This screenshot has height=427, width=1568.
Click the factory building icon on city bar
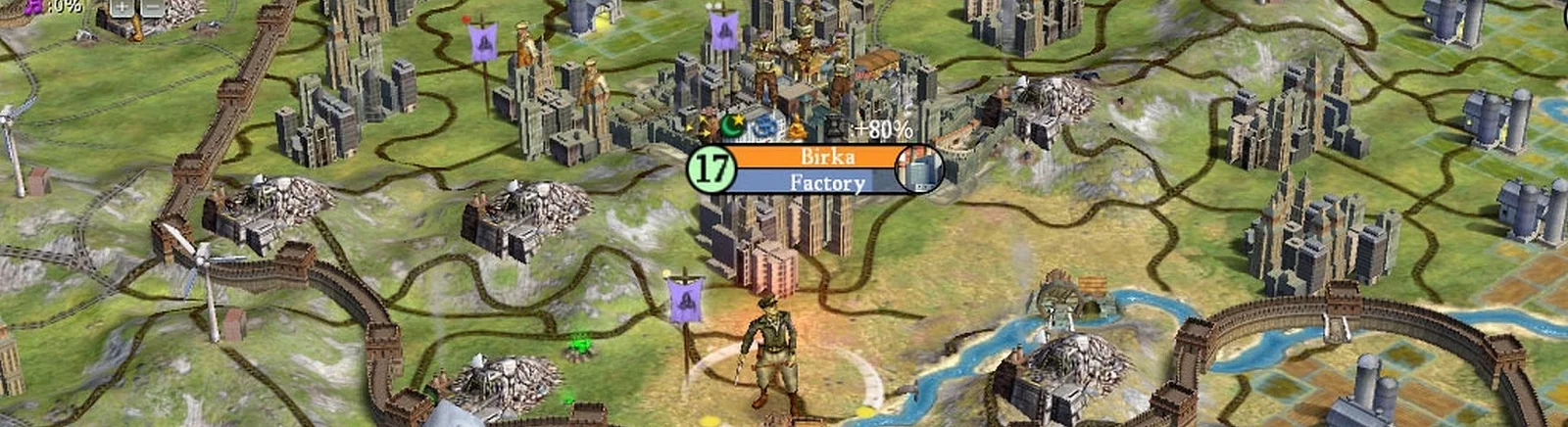coord(921,168)
